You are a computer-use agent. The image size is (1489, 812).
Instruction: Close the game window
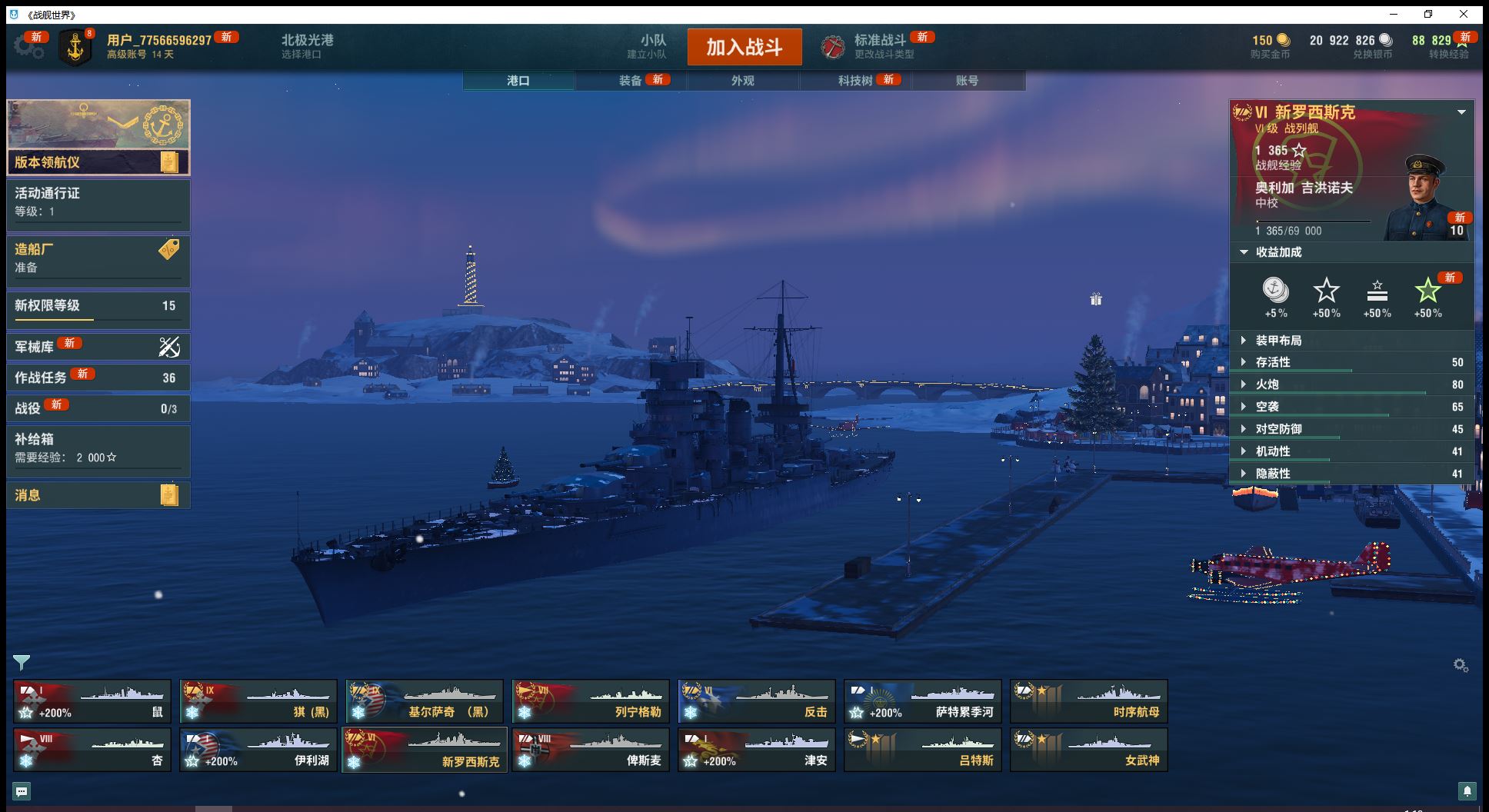pyautogui.click(x=1464, y=14)
